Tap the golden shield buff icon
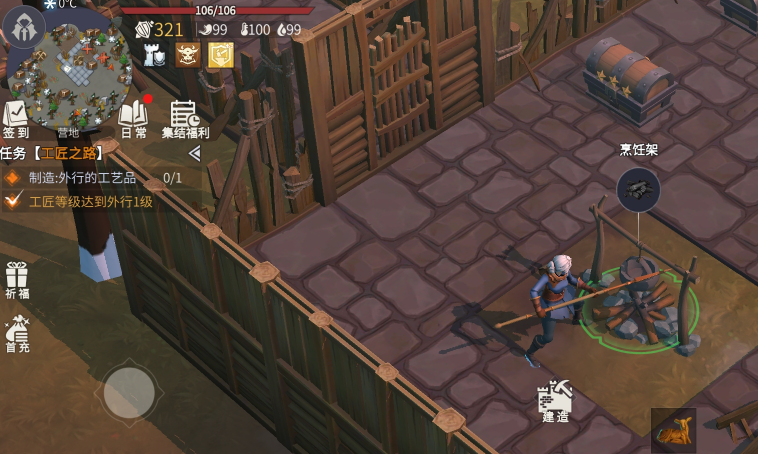Viewport: 758px width, 454px height. (220, 55)
